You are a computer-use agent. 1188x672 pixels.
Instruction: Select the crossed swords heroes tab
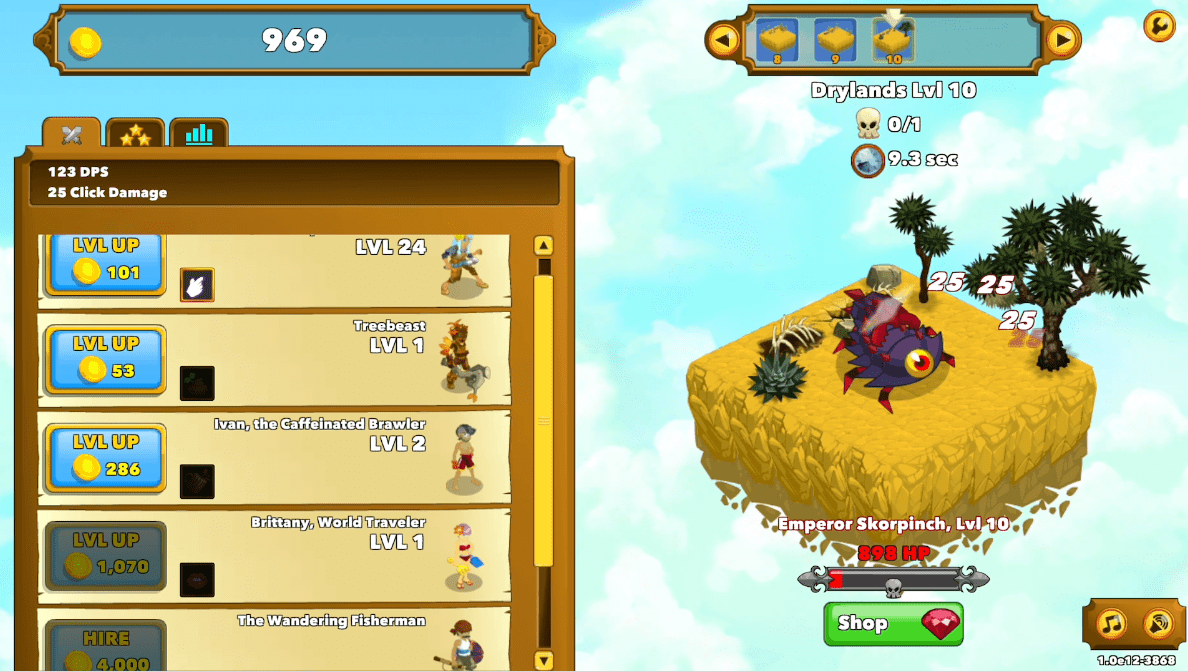pos(71,135)
